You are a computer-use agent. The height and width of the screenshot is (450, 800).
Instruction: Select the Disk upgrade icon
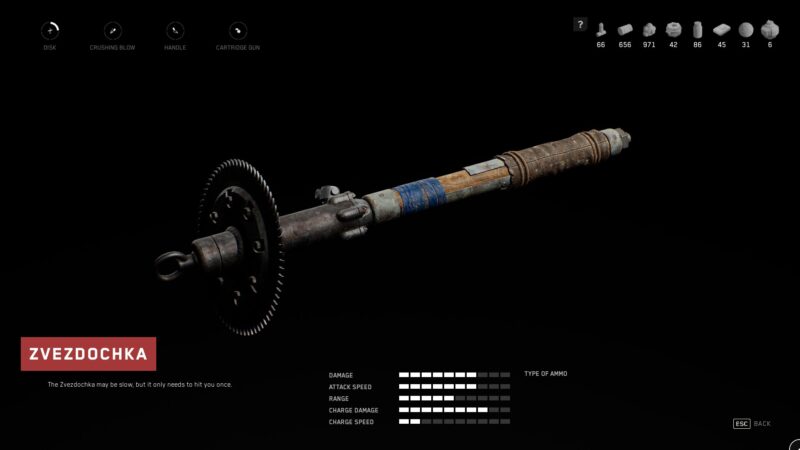click(x=50, y=31)
